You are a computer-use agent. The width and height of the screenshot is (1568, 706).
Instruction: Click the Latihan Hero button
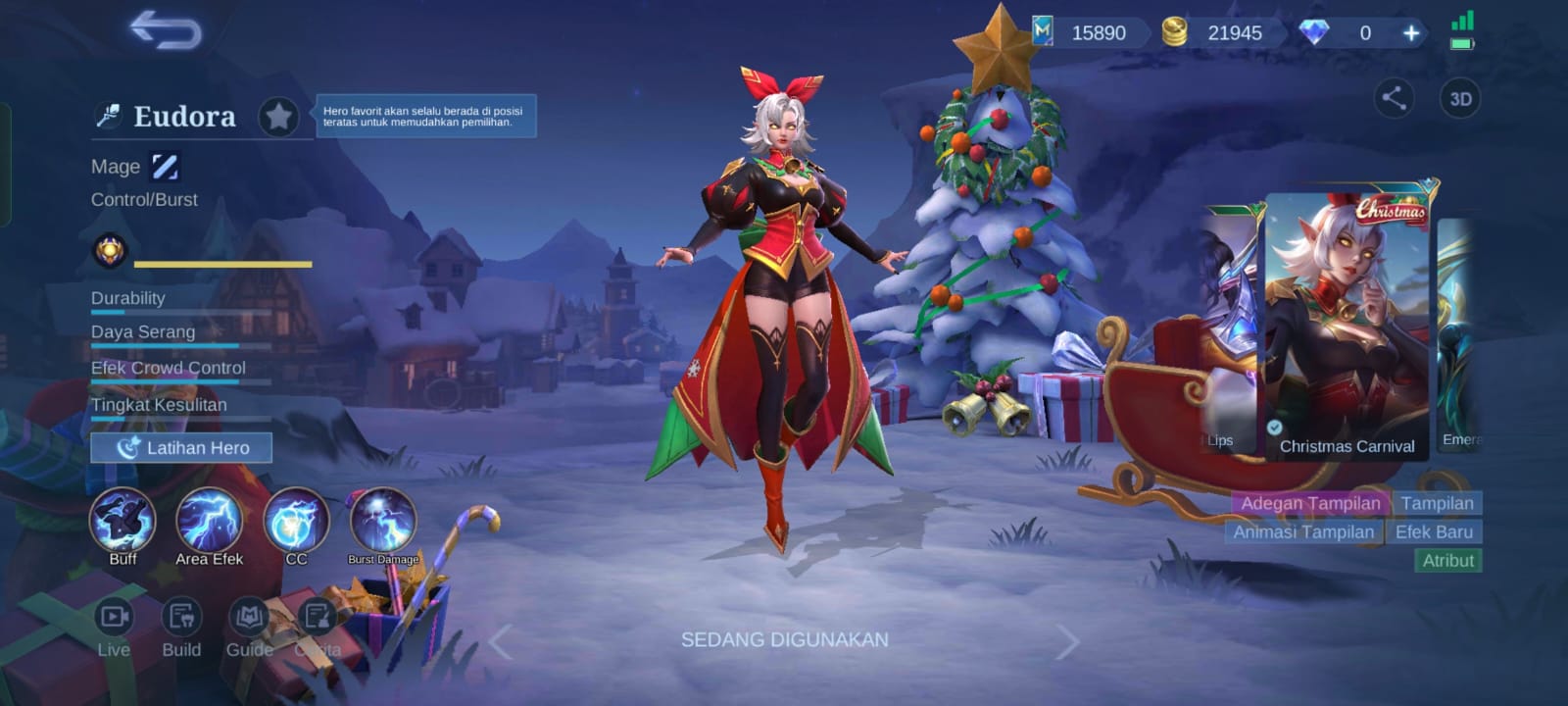point(180,447)
